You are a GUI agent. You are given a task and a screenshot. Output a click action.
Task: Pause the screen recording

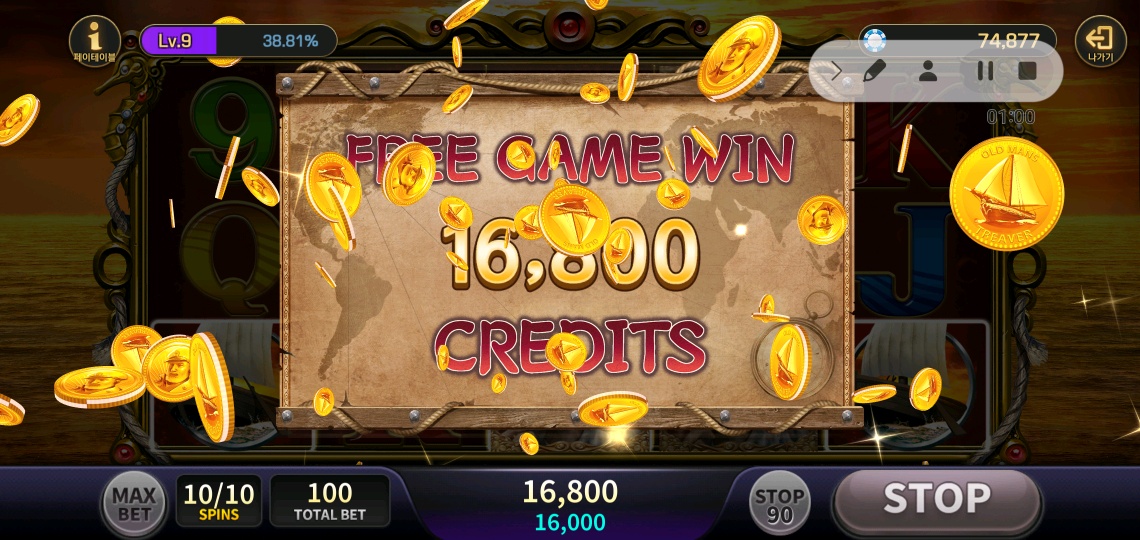(x=985, y=71)
